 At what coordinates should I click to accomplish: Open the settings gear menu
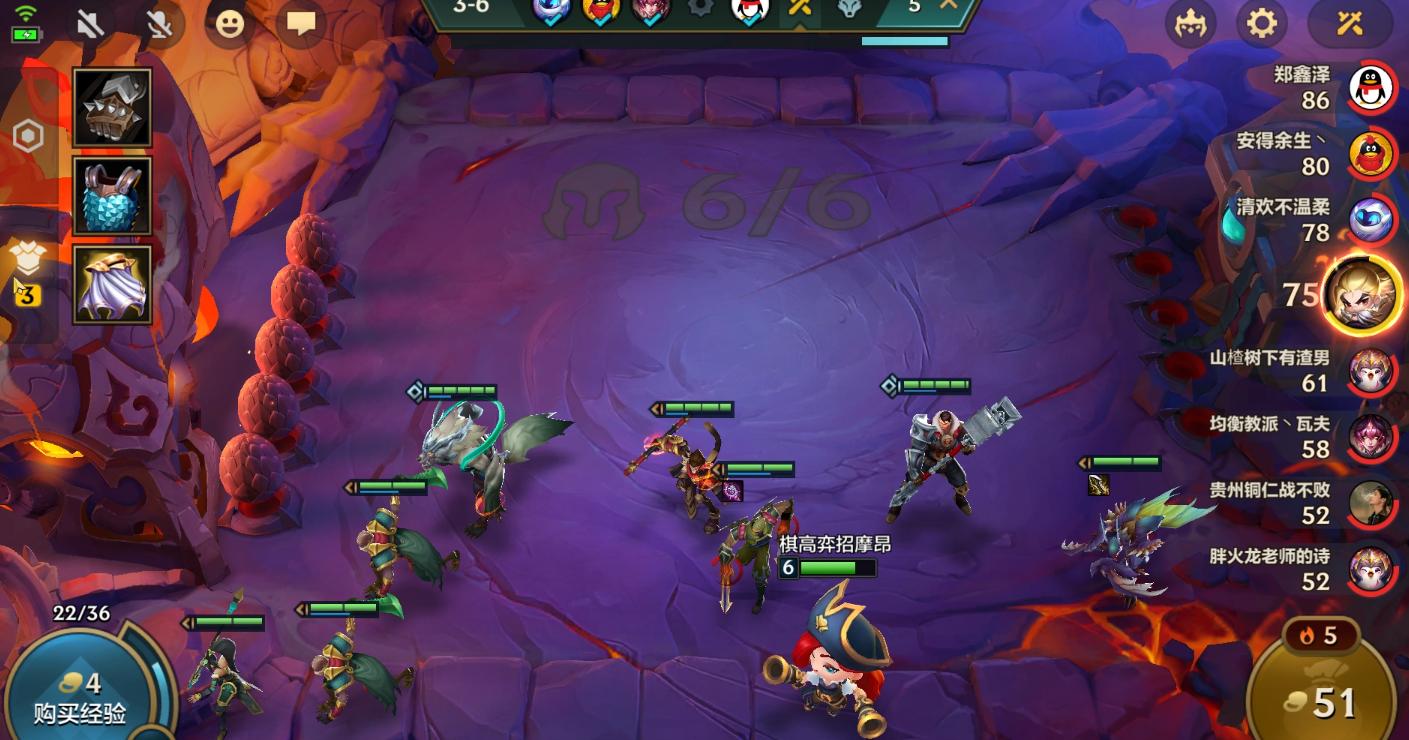click(x=1262, y=24)
